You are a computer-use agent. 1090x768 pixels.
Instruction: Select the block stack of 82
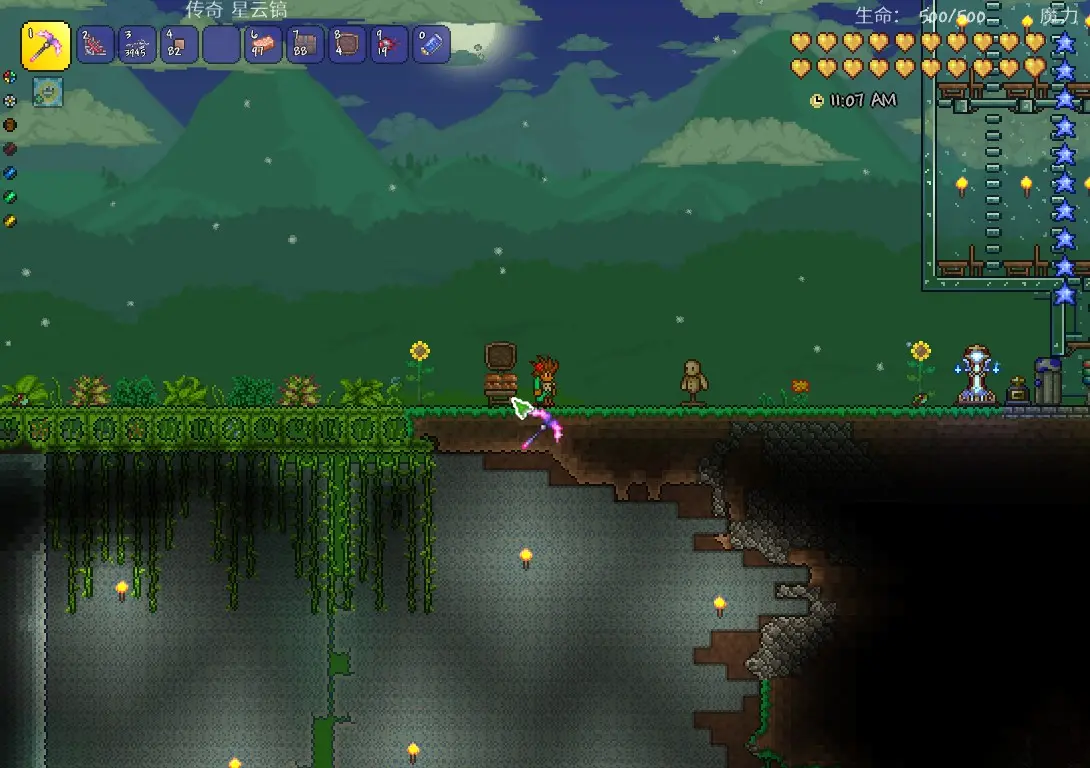[179, 45]
